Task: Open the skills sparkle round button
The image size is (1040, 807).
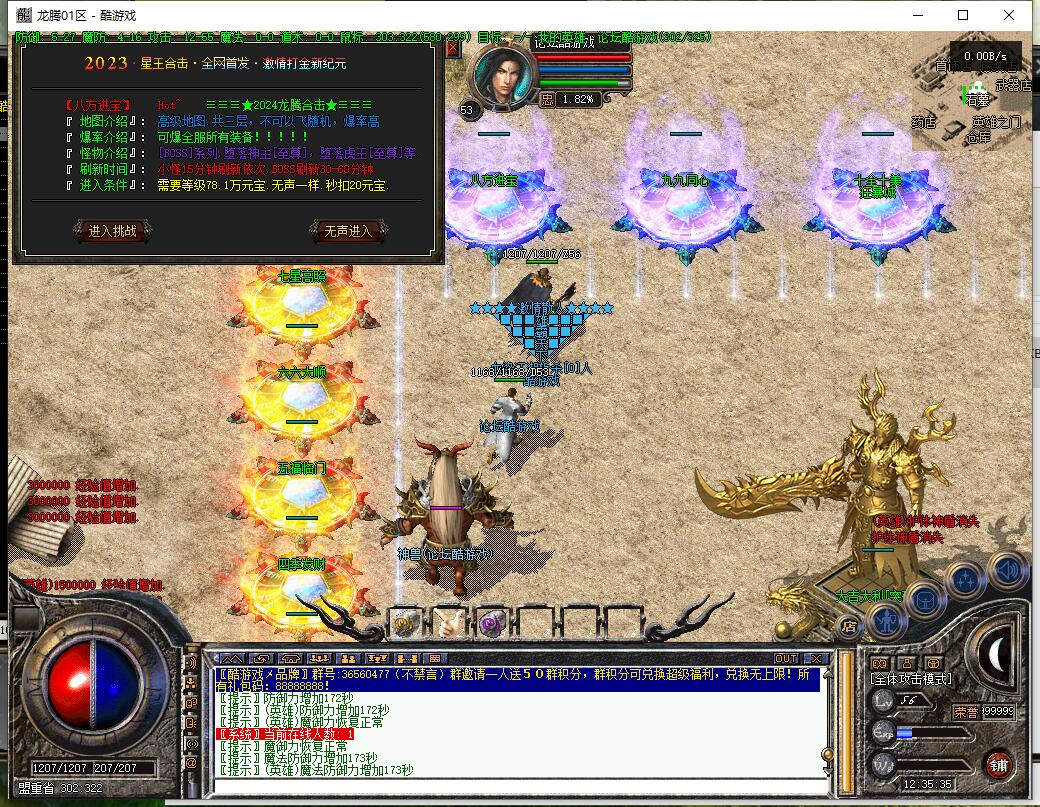Action: [x=966, y=579]
